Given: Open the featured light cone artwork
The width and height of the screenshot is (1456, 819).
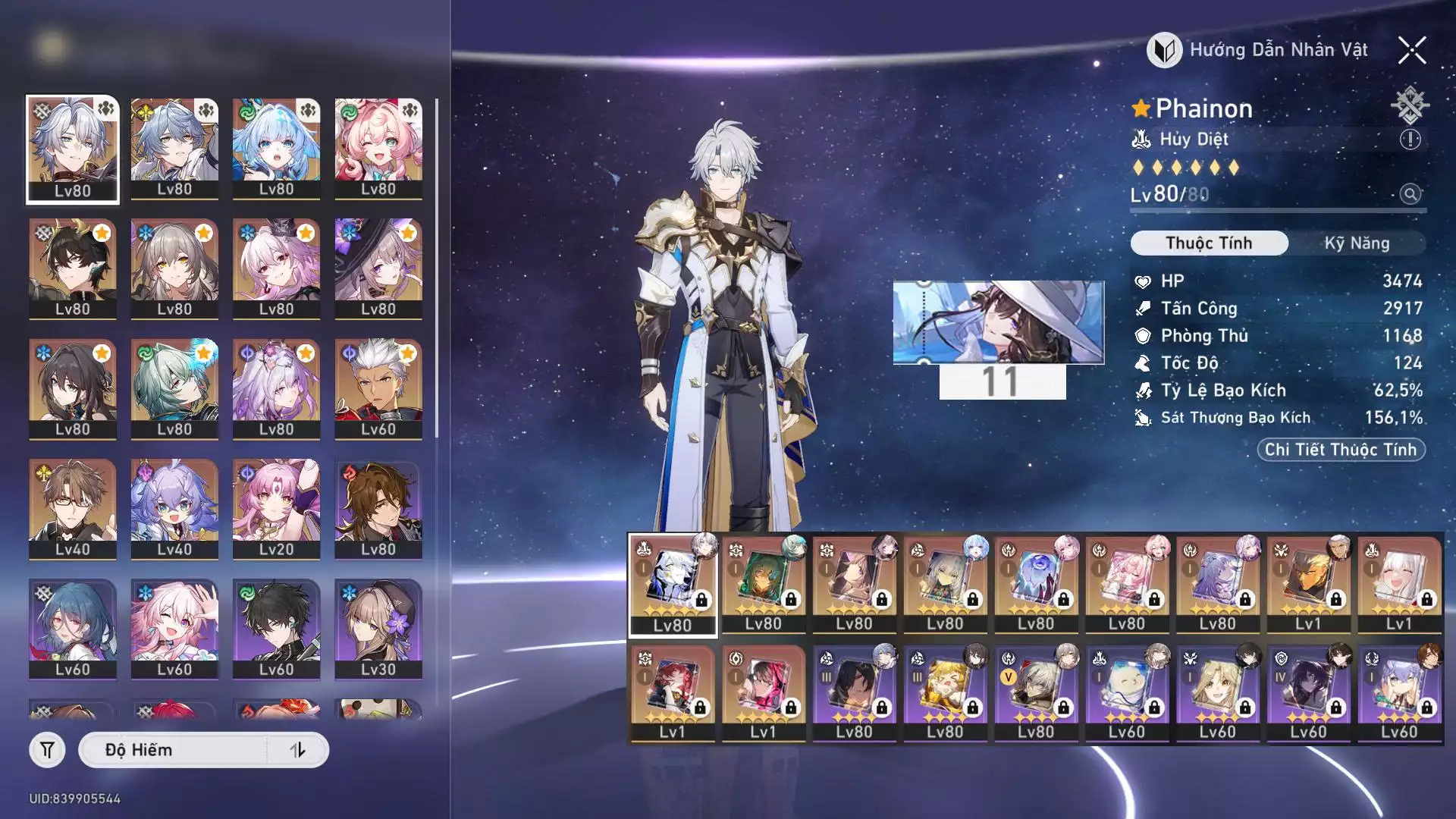Looking at the screenshot, I should pyautogui.click(x=998, y=322).
